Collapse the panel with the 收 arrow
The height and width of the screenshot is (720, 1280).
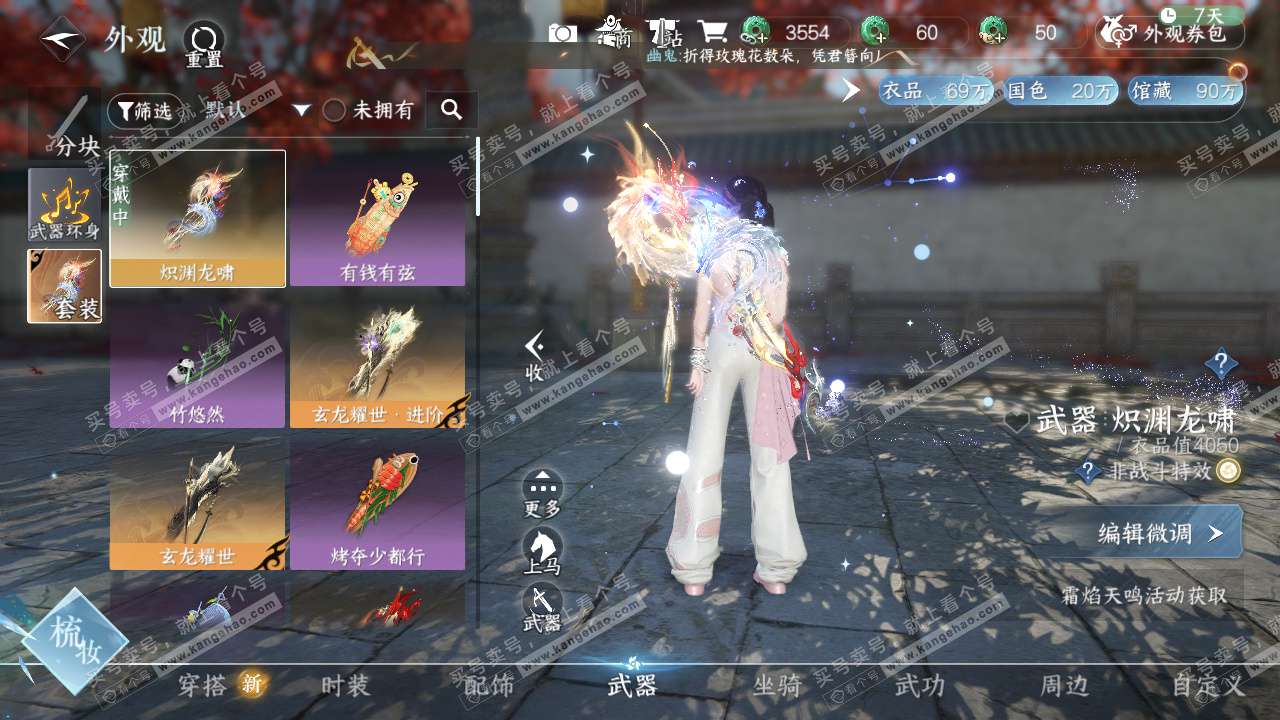point(535,357)
